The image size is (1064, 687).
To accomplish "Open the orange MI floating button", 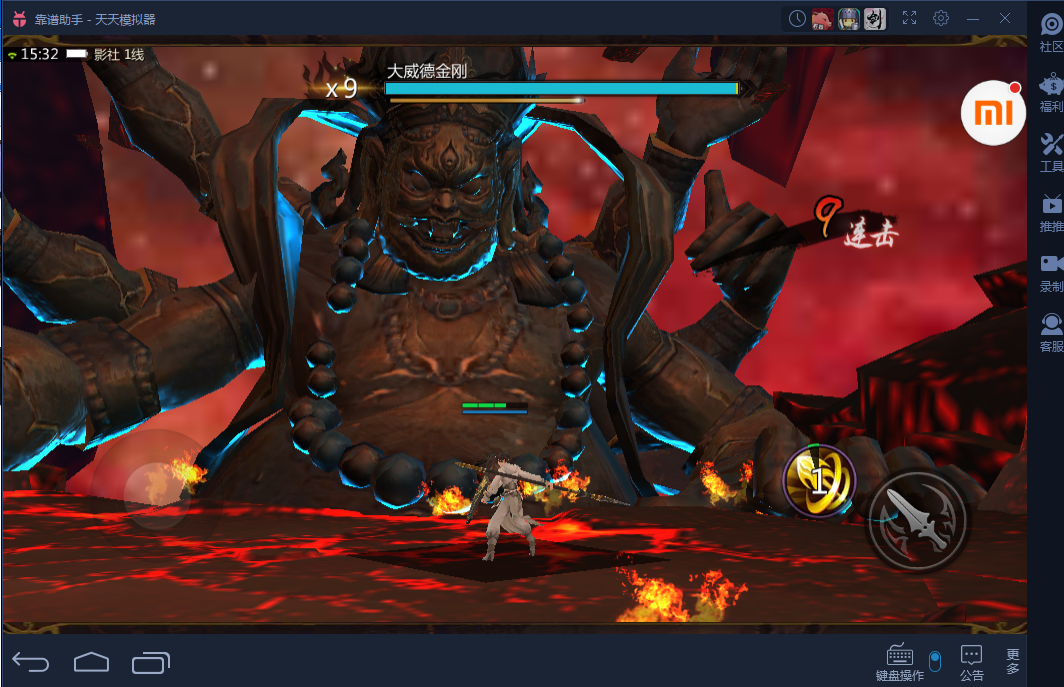I will 992,114.
